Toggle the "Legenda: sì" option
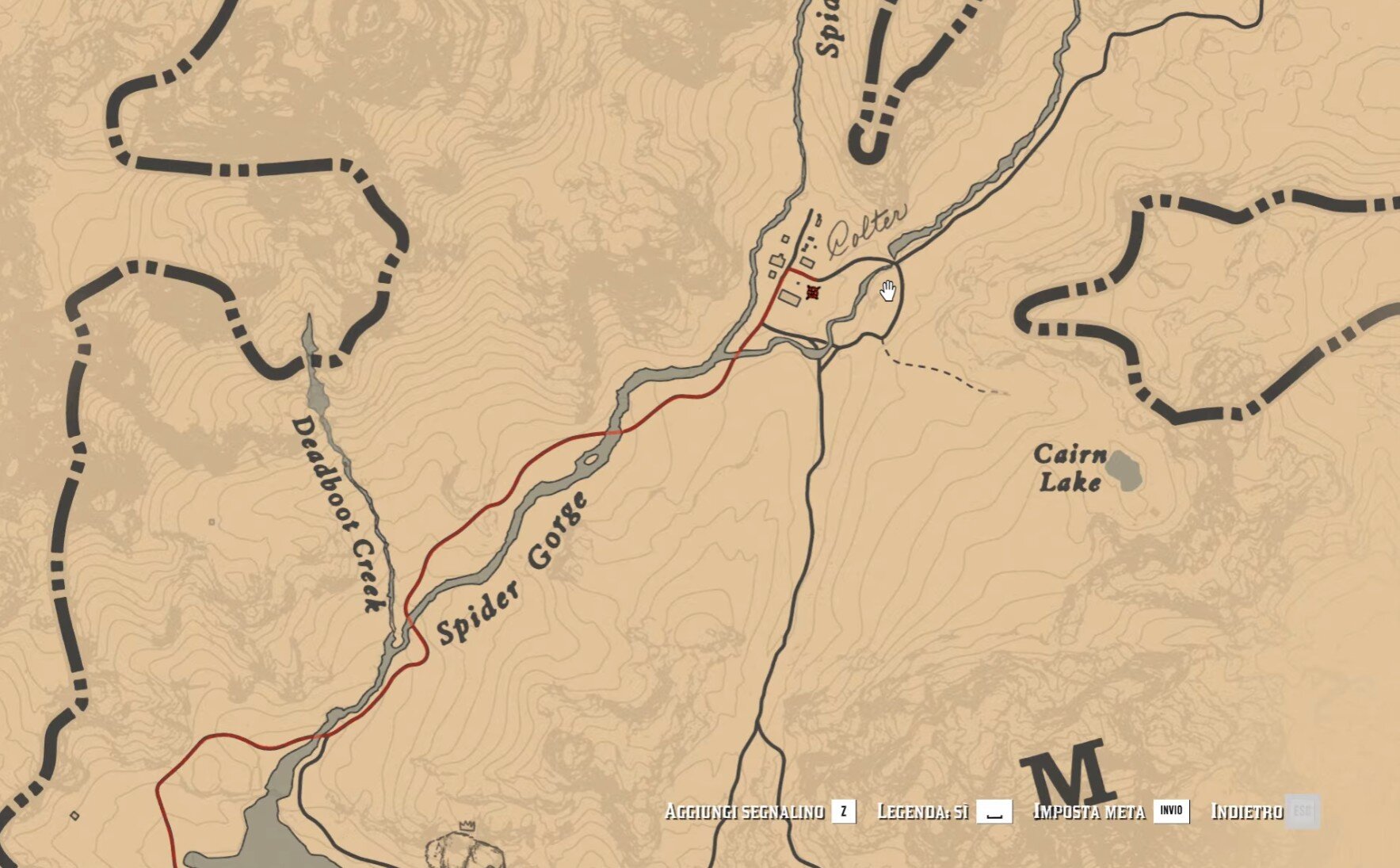This screenshot has width=1400, height=868. (x=944, y=812)
